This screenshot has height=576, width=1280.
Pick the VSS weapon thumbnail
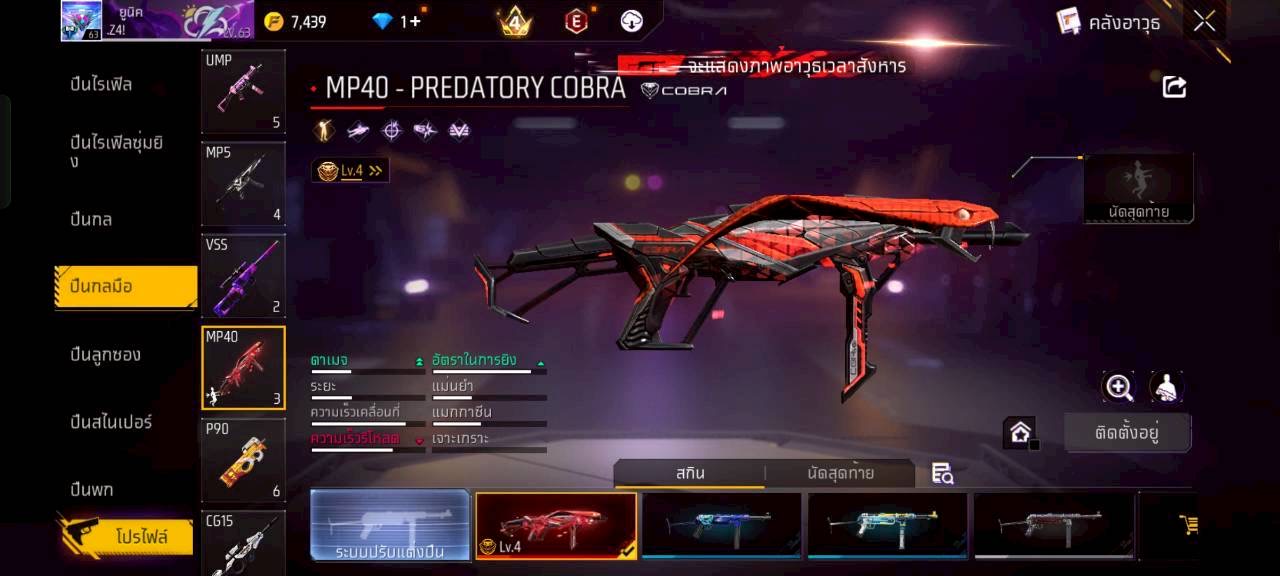click(x=243, y=275)
